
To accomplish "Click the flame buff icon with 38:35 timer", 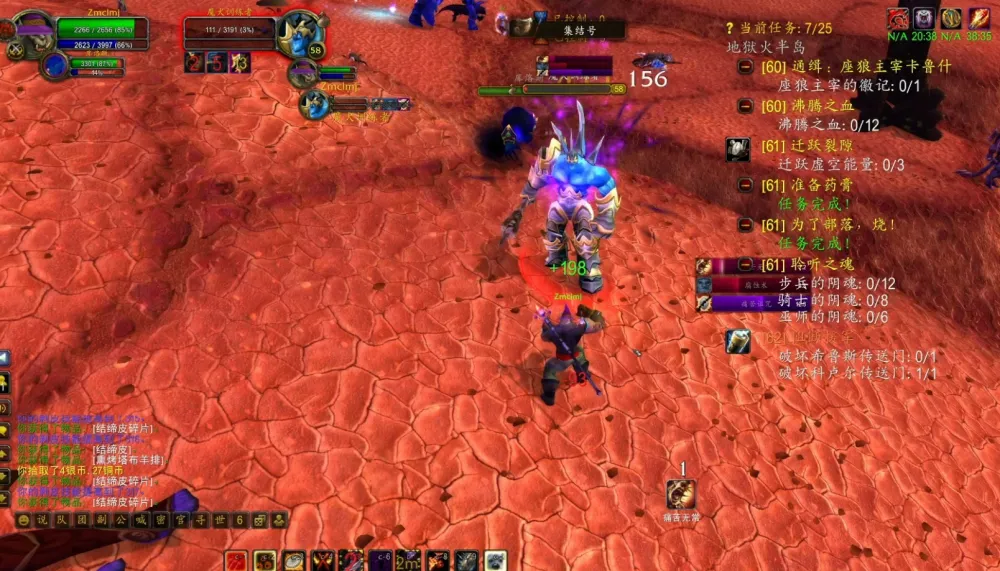I will (979, 18).
